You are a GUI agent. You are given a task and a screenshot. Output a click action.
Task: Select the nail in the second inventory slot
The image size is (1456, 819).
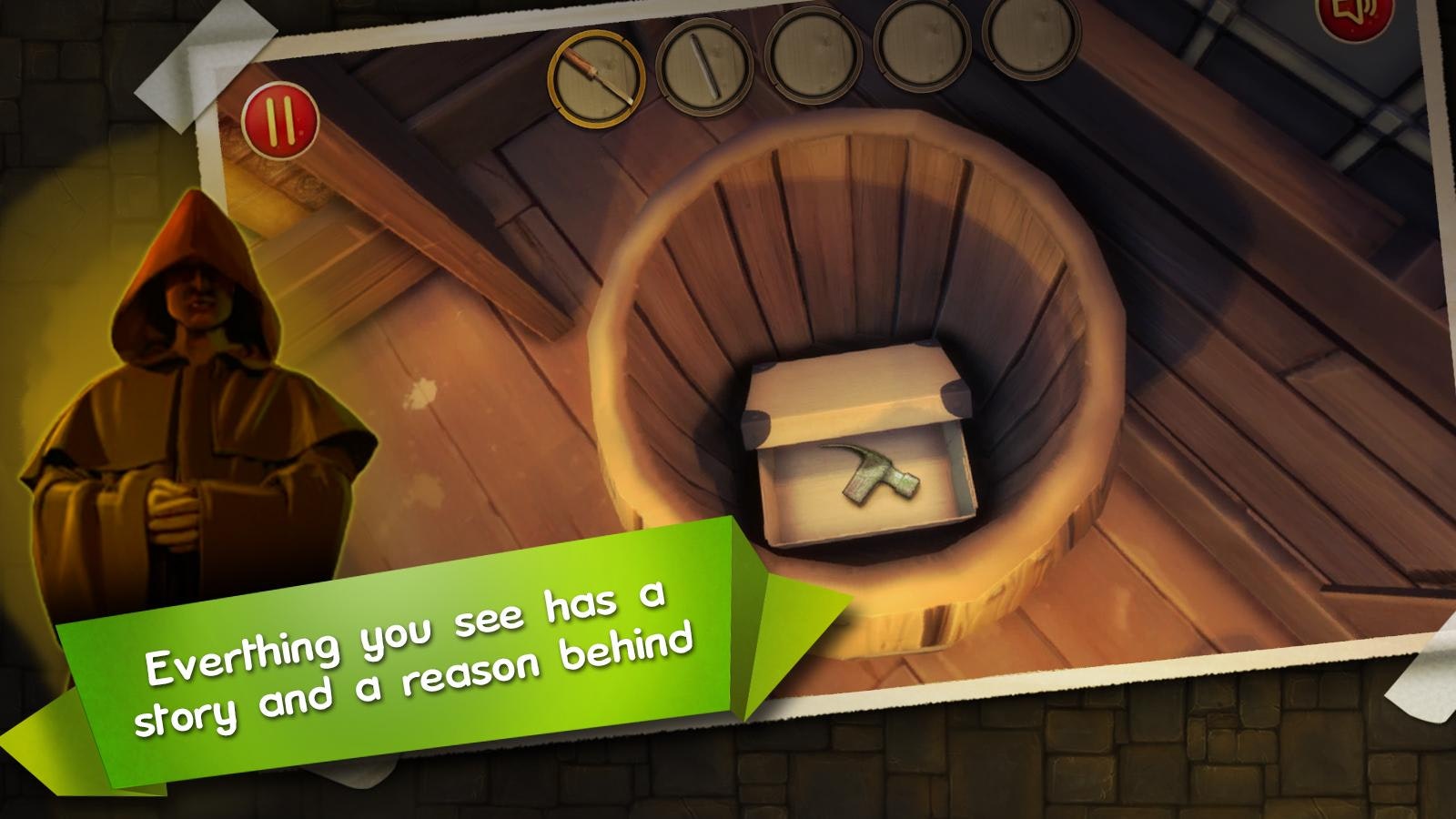point(705,68)
